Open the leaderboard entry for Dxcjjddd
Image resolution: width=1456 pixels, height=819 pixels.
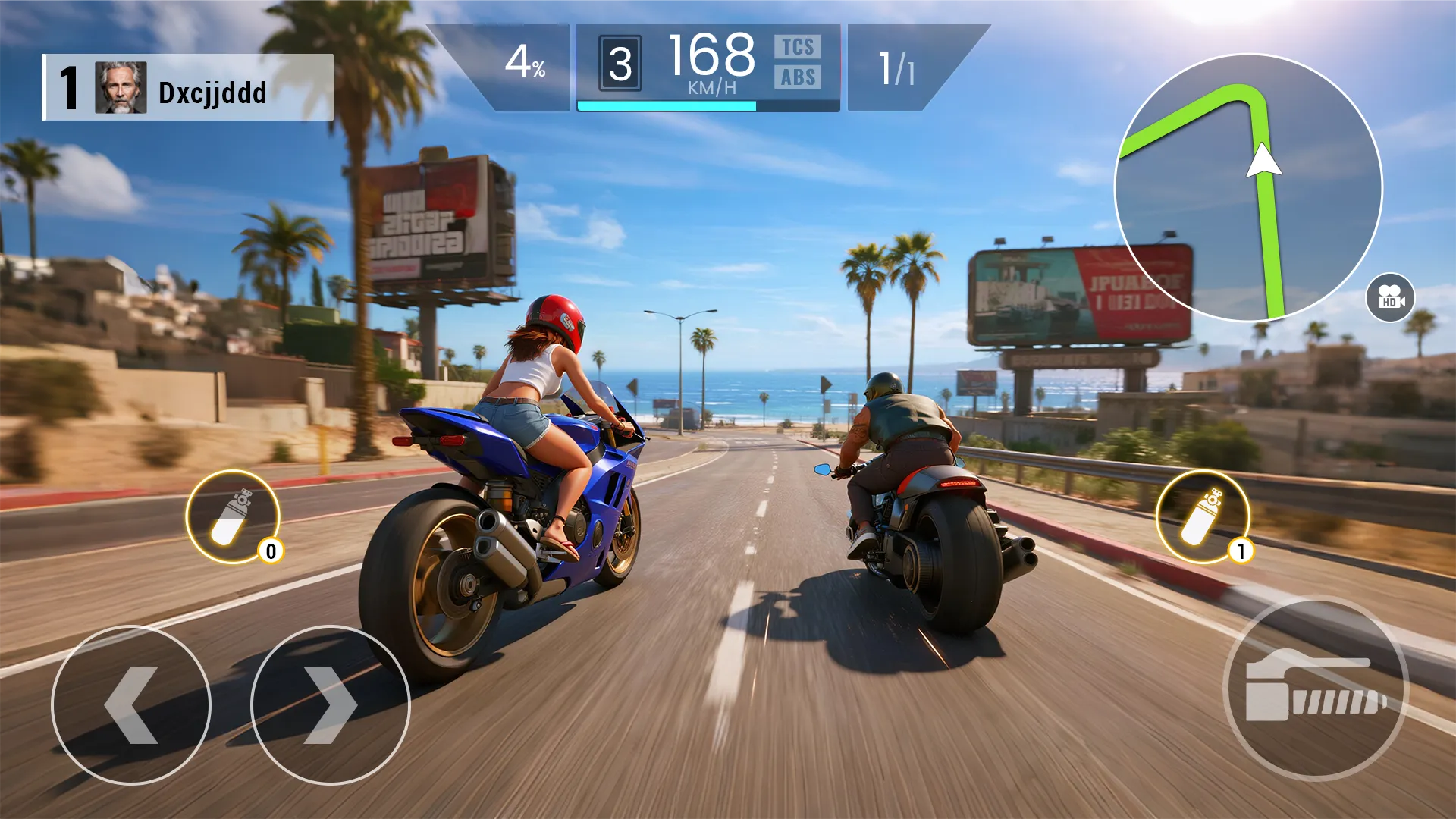click(x=212, y=93)
